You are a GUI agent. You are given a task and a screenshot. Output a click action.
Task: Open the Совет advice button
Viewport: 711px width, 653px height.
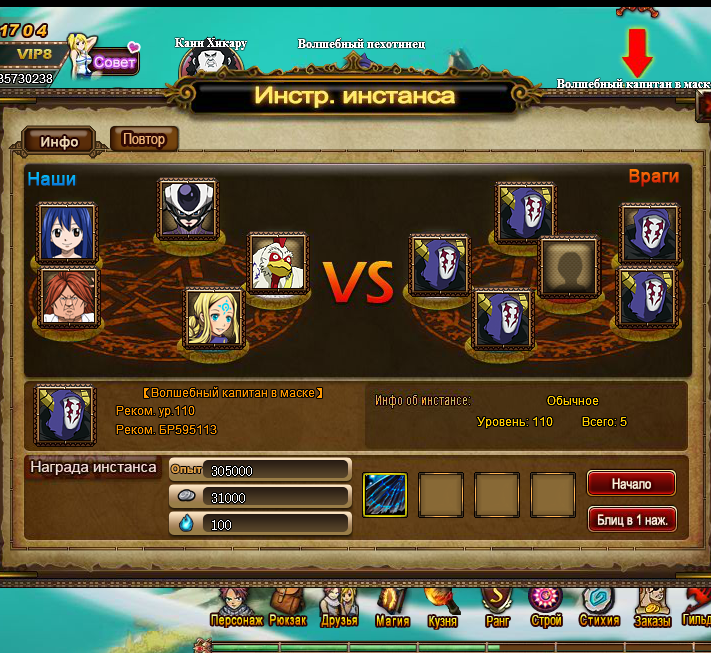115,61
